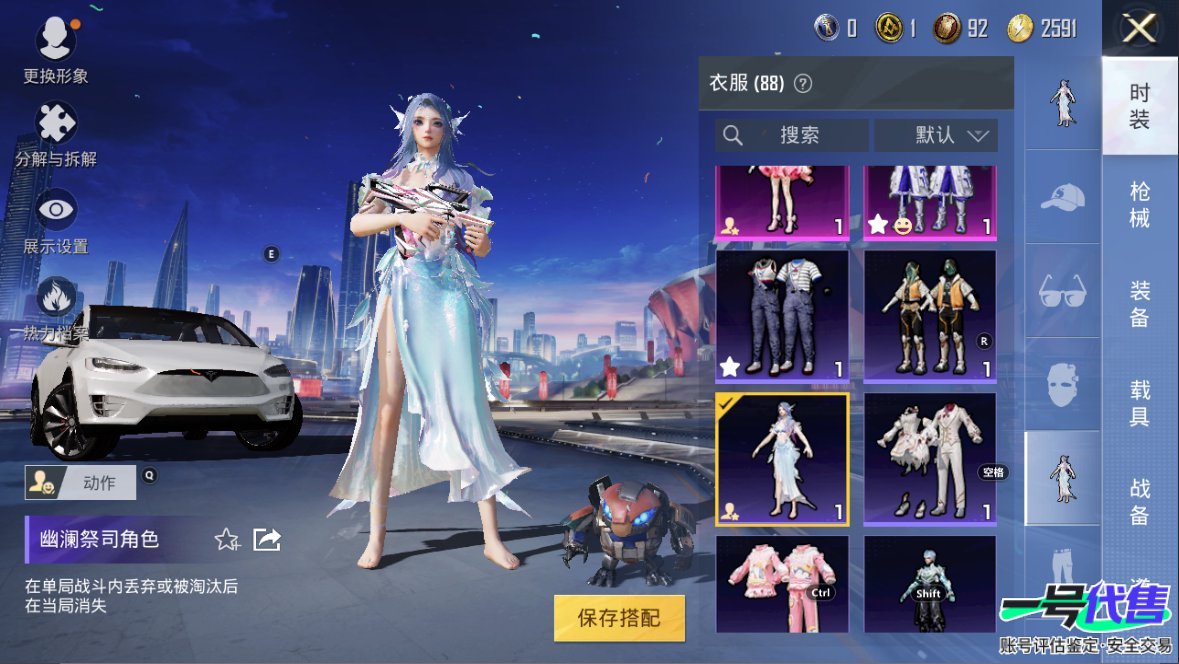Open the 装备 equipment tab
Viewport: 1179px width, 664px height.
tap(1140, 304)
